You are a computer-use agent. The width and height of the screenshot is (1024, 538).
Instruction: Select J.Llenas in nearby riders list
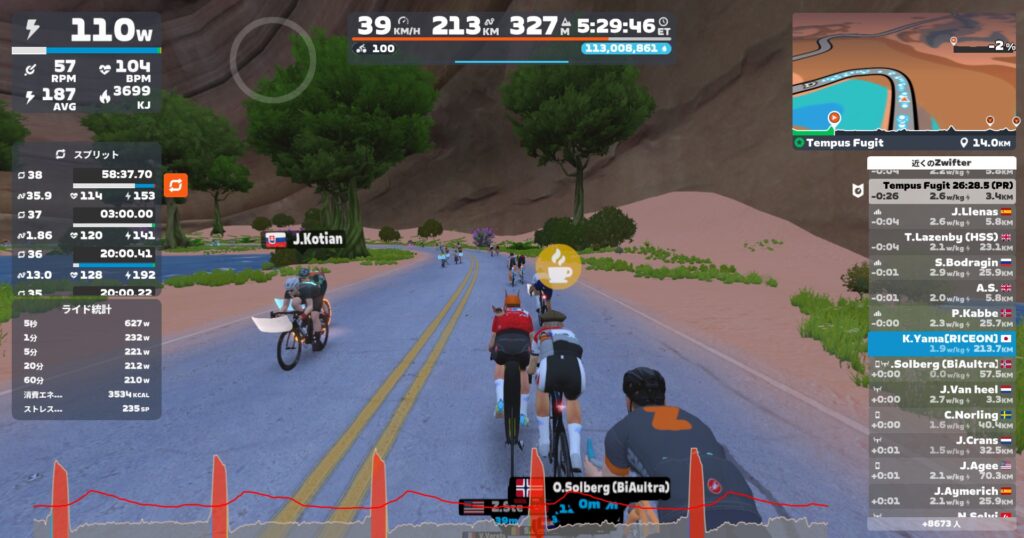click(x=941, y=216)
